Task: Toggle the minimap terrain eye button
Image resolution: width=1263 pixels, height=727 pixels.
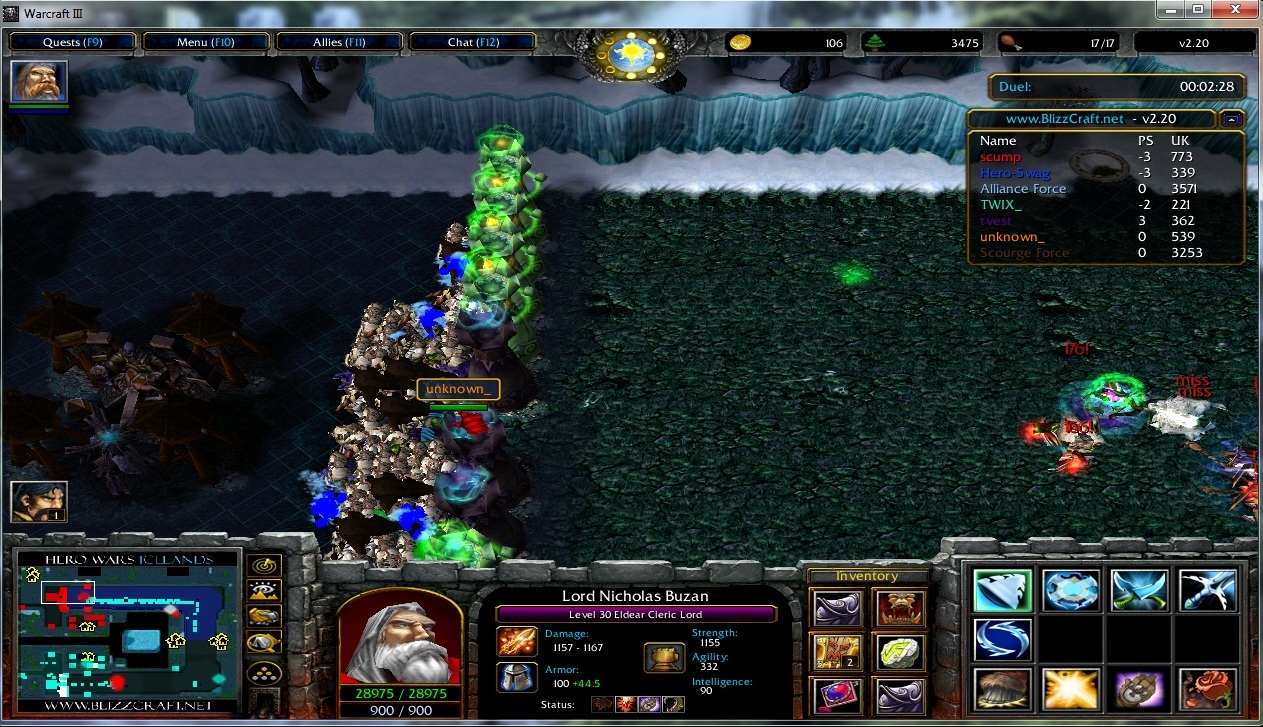Action: coord(264,592)
